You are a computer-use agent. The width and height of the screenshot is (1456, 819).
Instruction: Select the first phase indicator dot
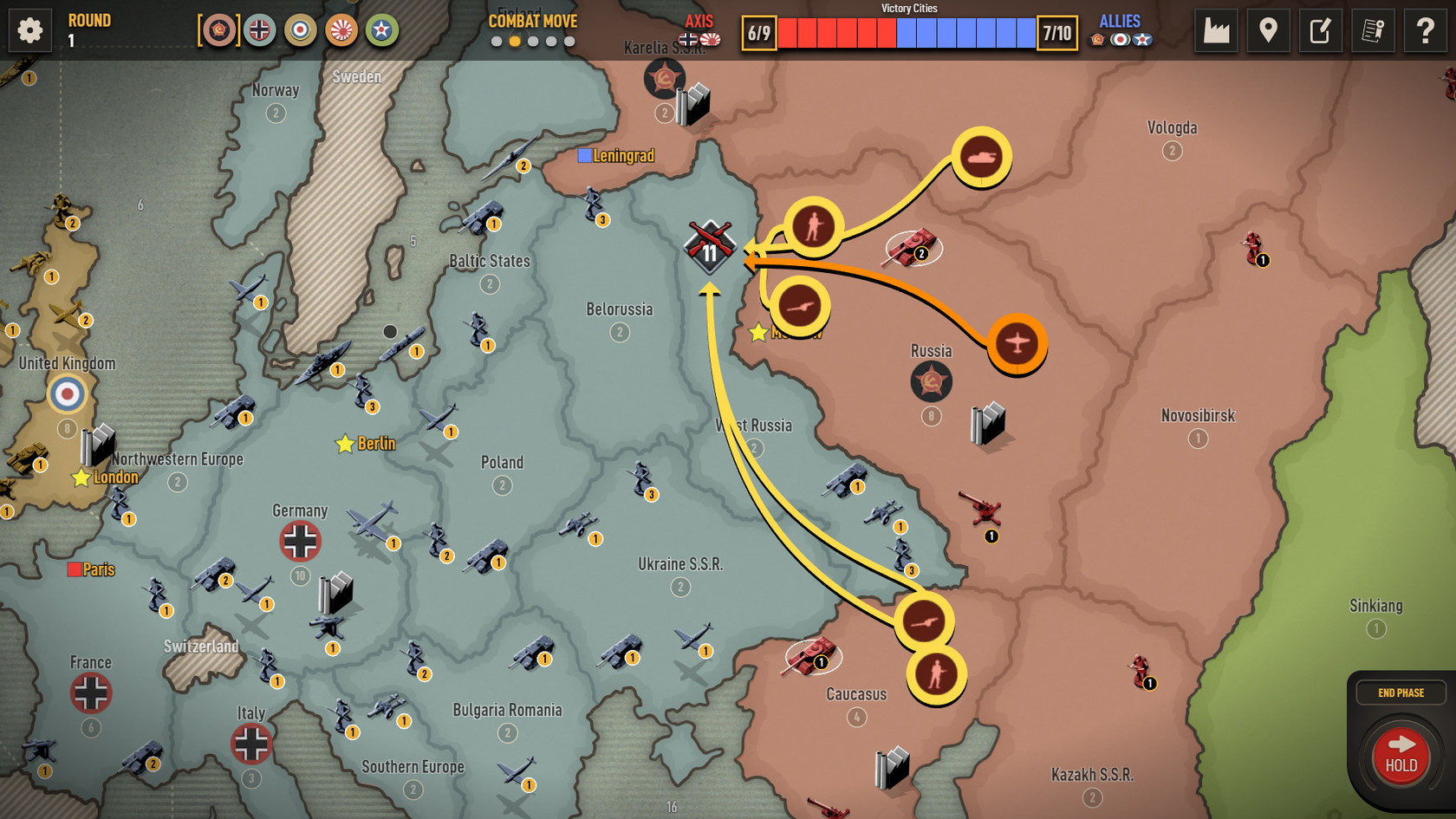(x=498, y=41)
